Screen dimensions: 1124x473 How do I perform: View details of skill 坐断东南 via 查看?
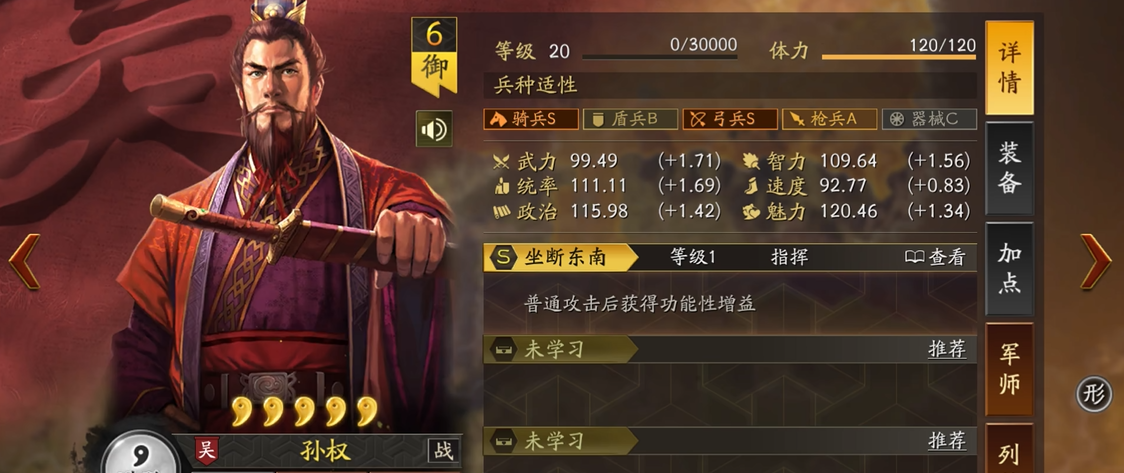[935, 257]
